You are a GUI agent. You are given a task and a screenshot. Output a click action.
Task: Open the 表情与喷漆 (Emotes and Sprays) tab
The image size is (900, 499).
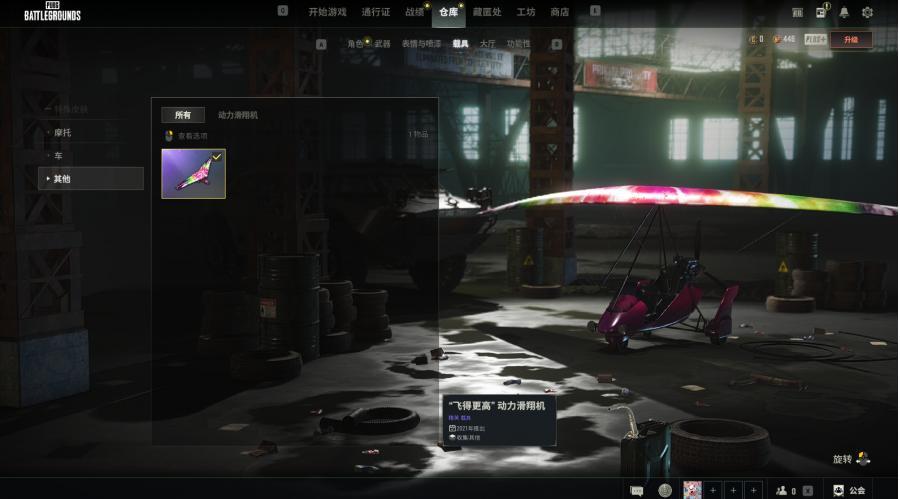[420, 44]
